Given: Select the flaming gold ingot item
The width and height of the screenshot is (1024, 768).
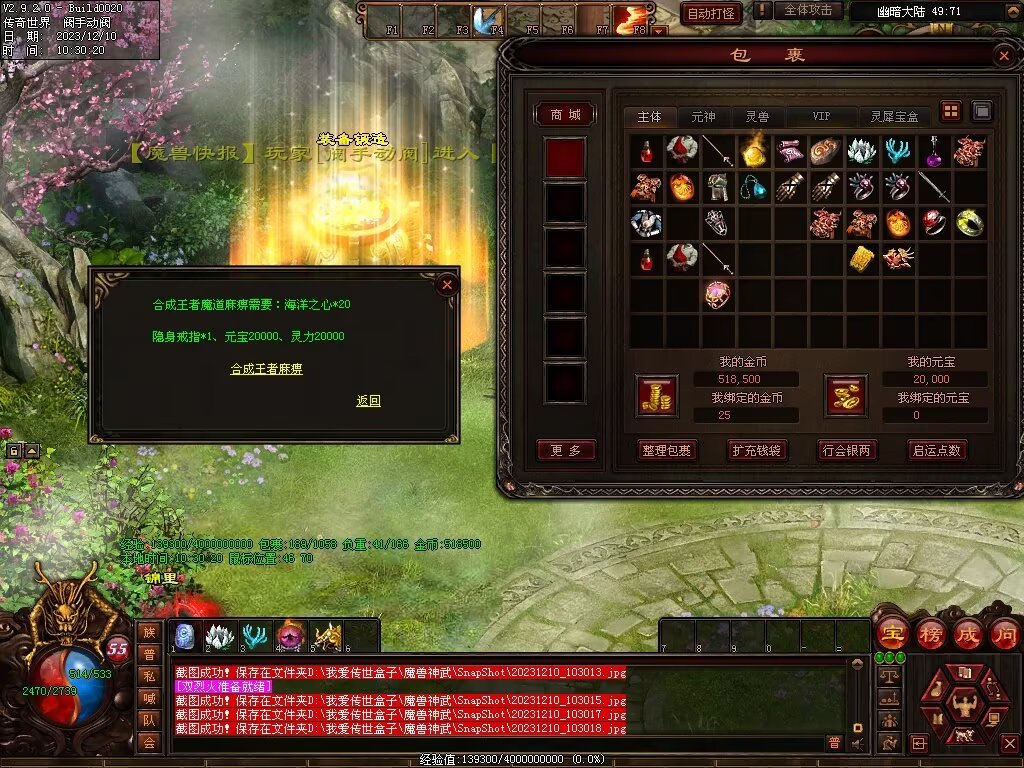Looking at the screenshot, I should pos(753,151).
